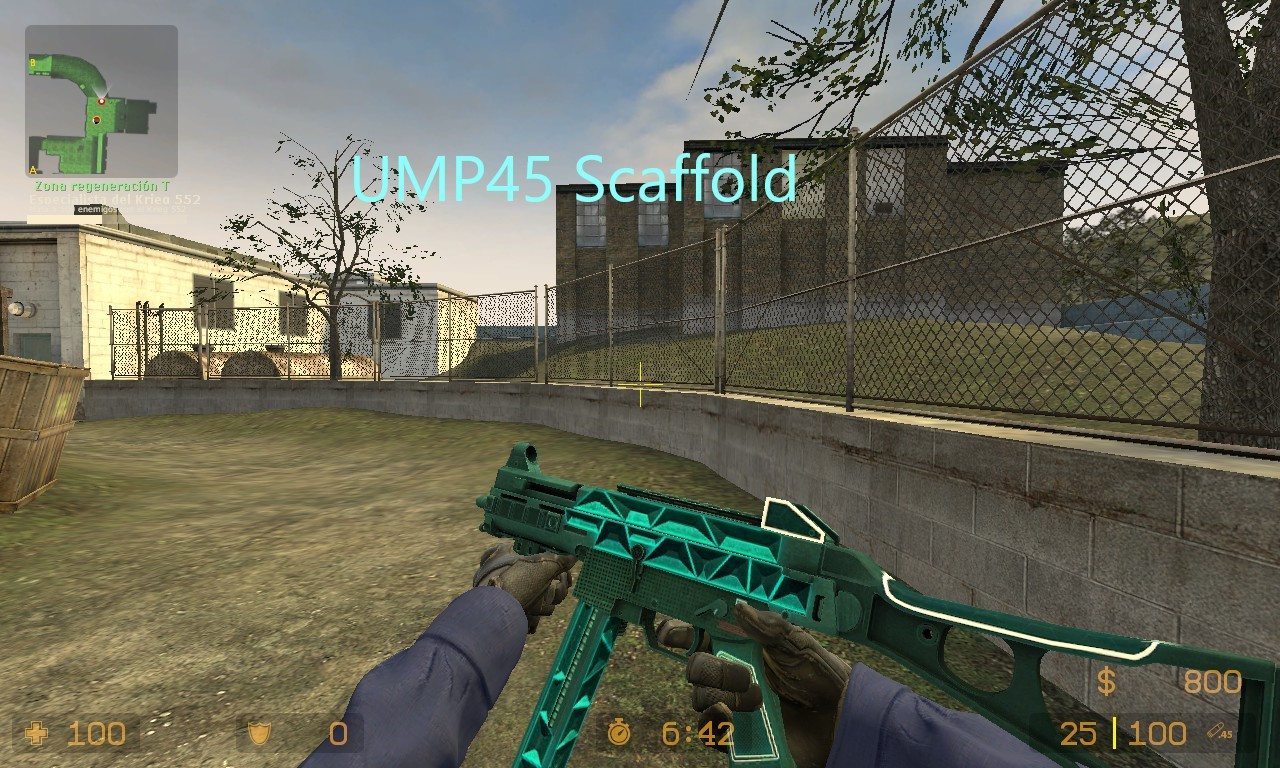Click the magazine count showing 25
This screenshot has width=1280, height=768.
click(x=1078, y=733)
